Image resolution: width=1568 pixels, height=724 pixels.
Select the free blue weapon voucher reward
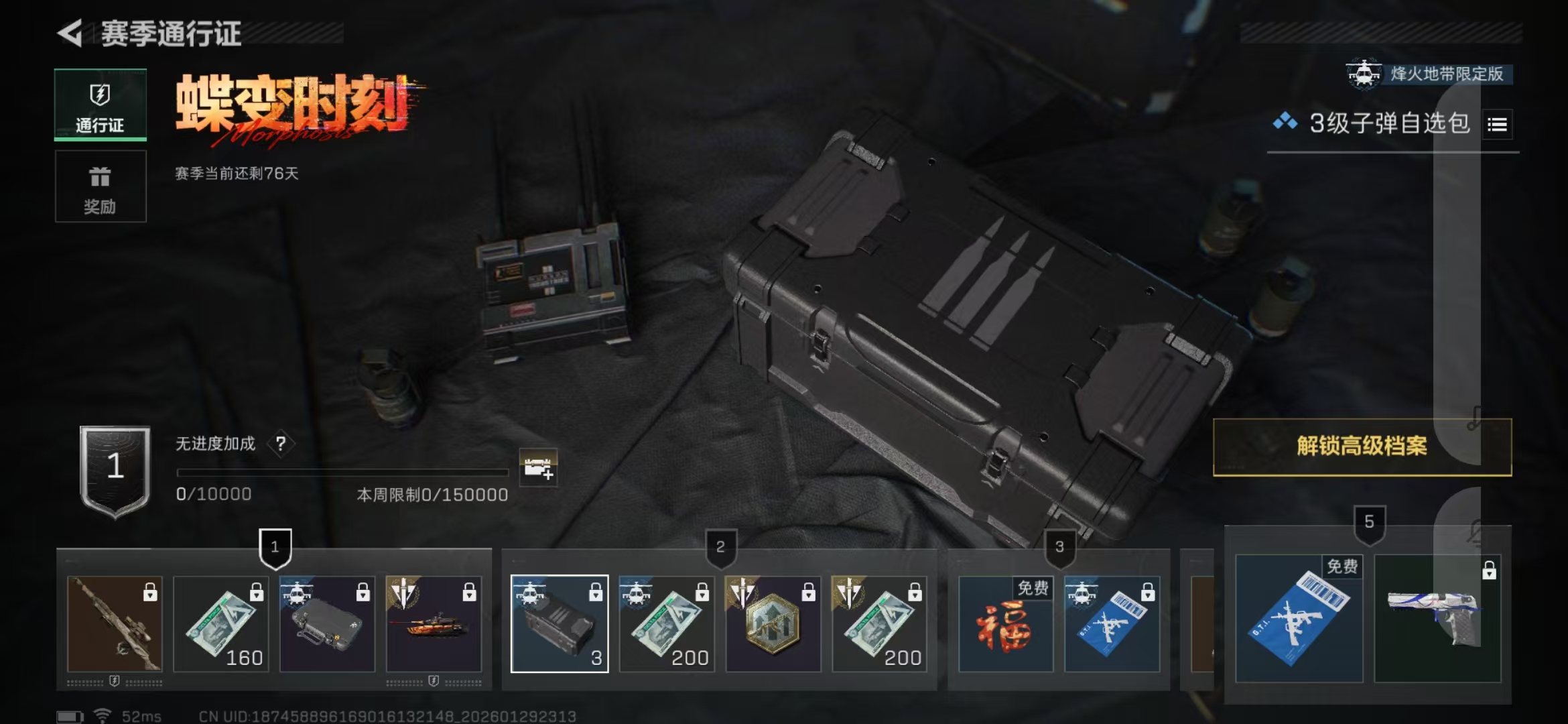click(x=1299, y=619)
